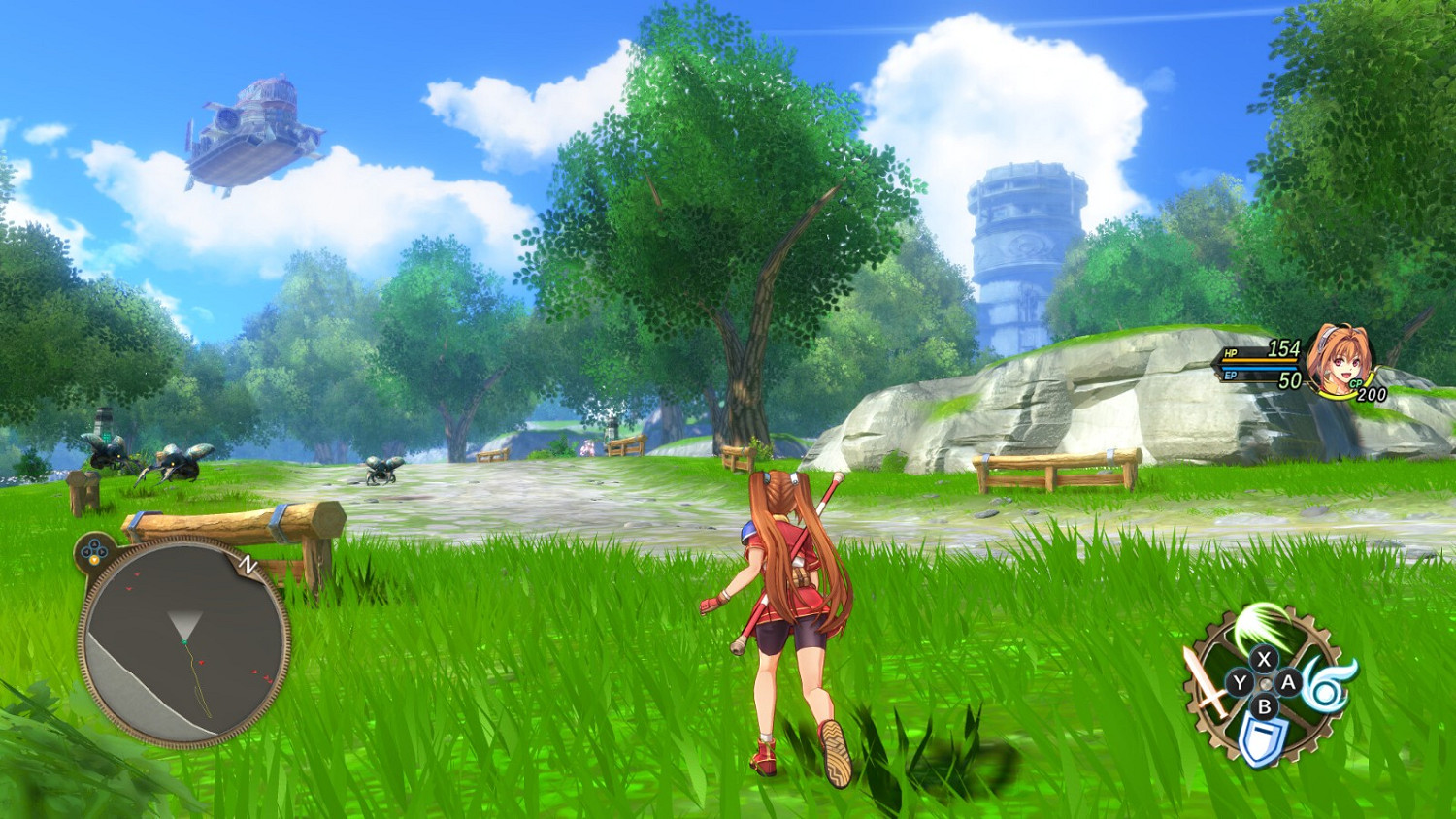Click the HP label on the status bar

(x=1231, y=350)
